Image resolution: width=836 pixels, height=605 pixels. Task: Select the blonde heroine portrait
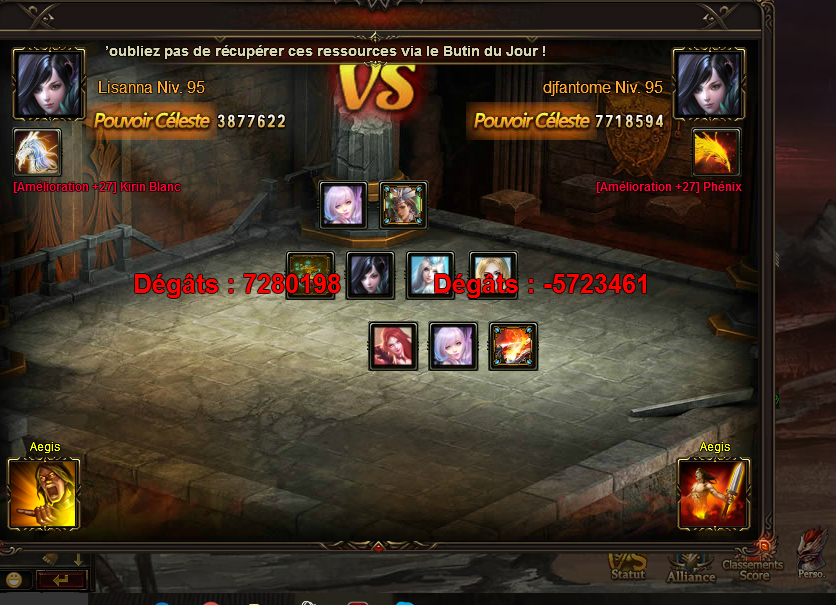493,276
